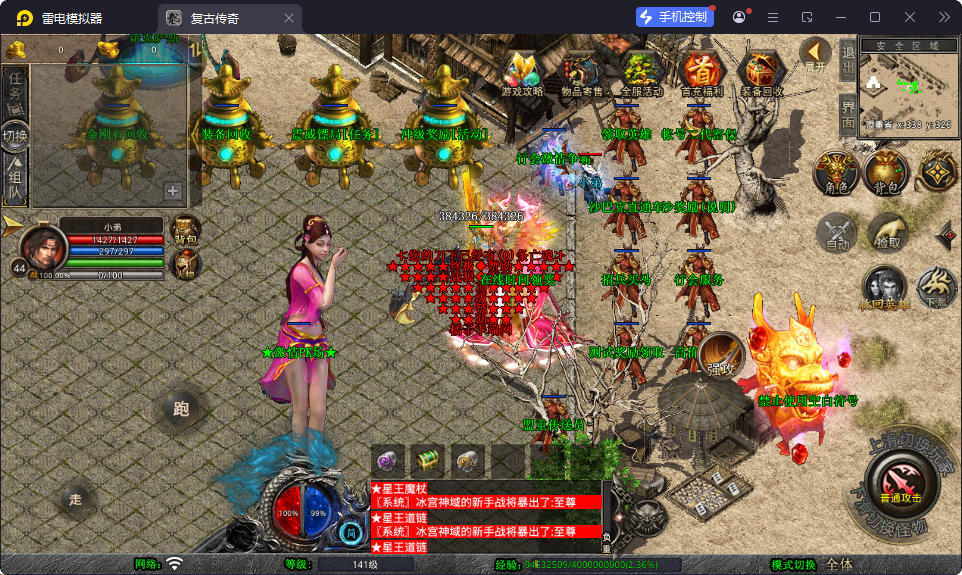Click the 收回英雄 recall hero button
962x575 pixels.
(884, 288)
